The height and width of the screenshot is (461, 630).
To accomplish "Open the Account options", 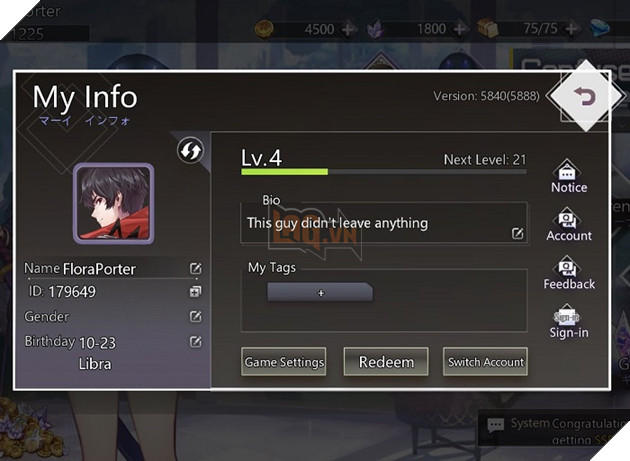I will coord(568,224).
